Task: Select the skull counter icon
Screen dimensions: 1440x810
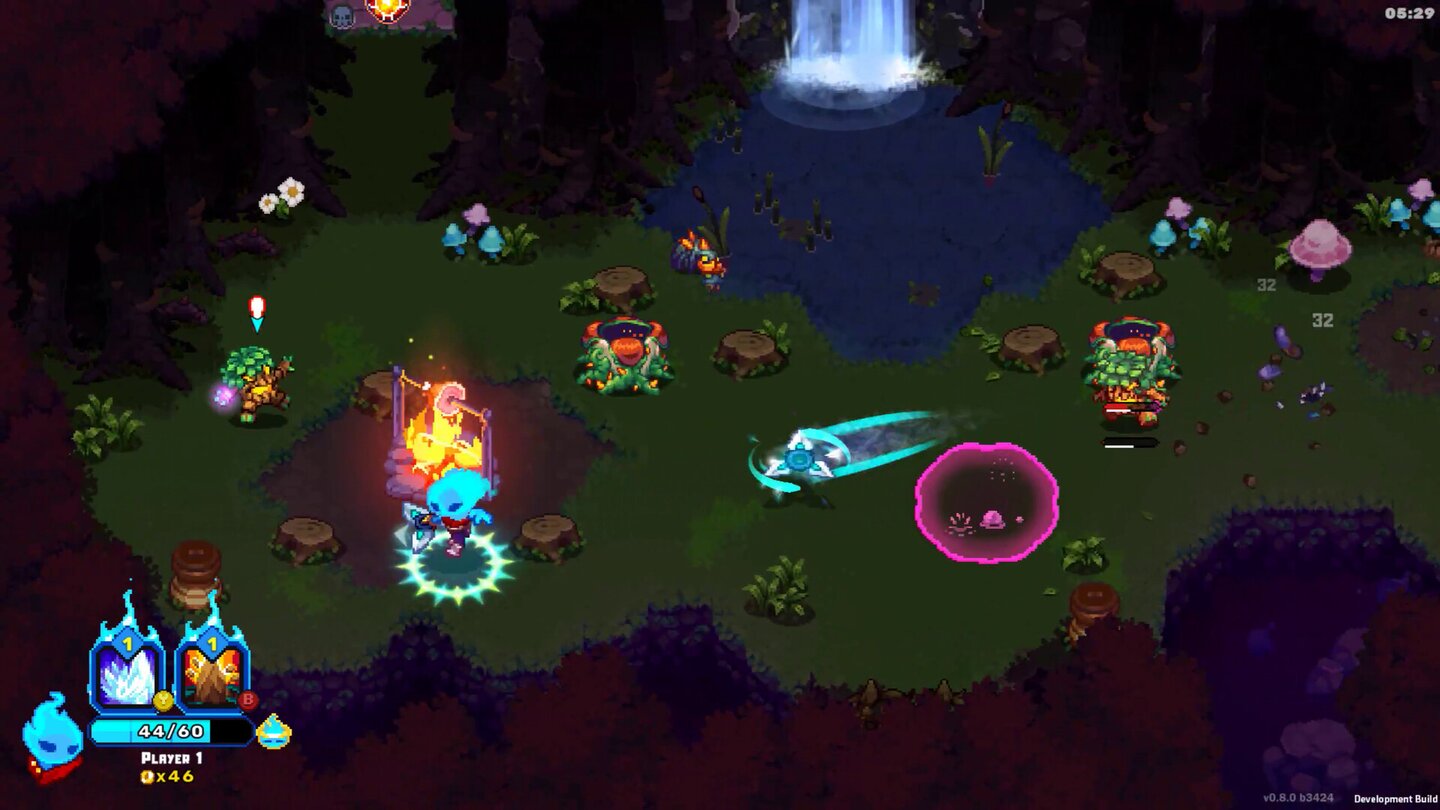Action: pos(342,17)
